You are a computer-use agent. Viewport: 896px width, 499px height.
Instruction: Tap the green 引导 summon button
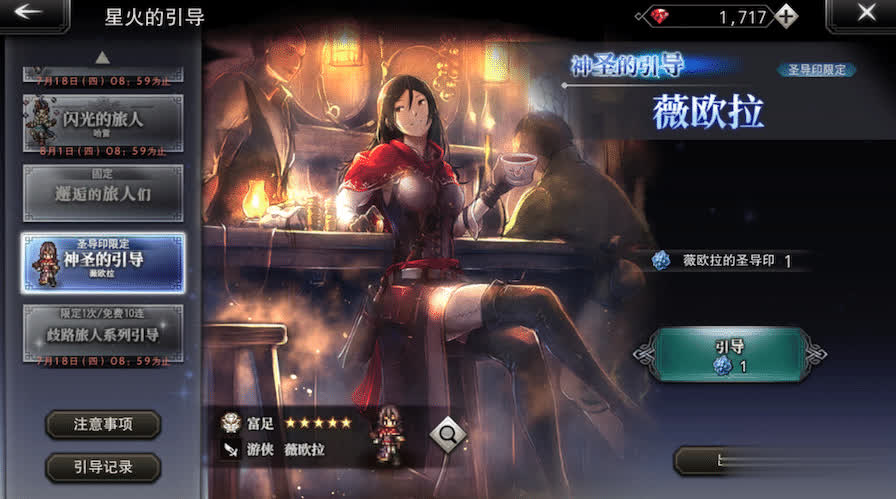[x=729, y=355]
